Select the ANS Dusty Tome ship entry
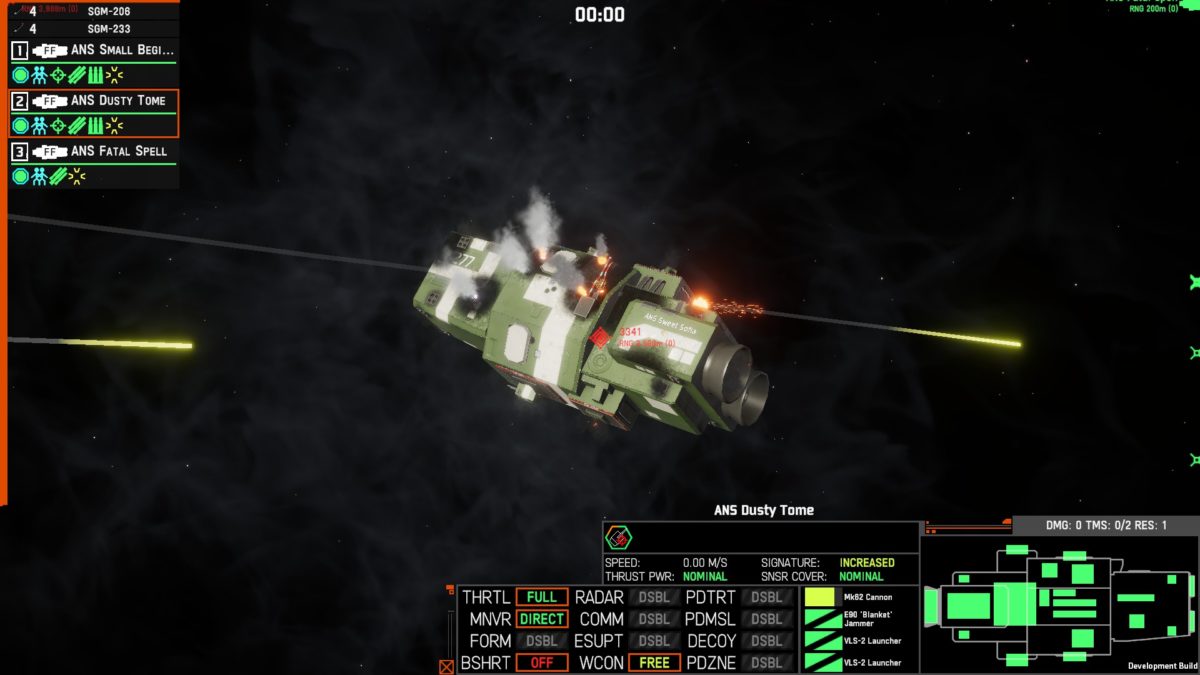The width and height of the screenshot is (1200, 675). tap(93, 101)
